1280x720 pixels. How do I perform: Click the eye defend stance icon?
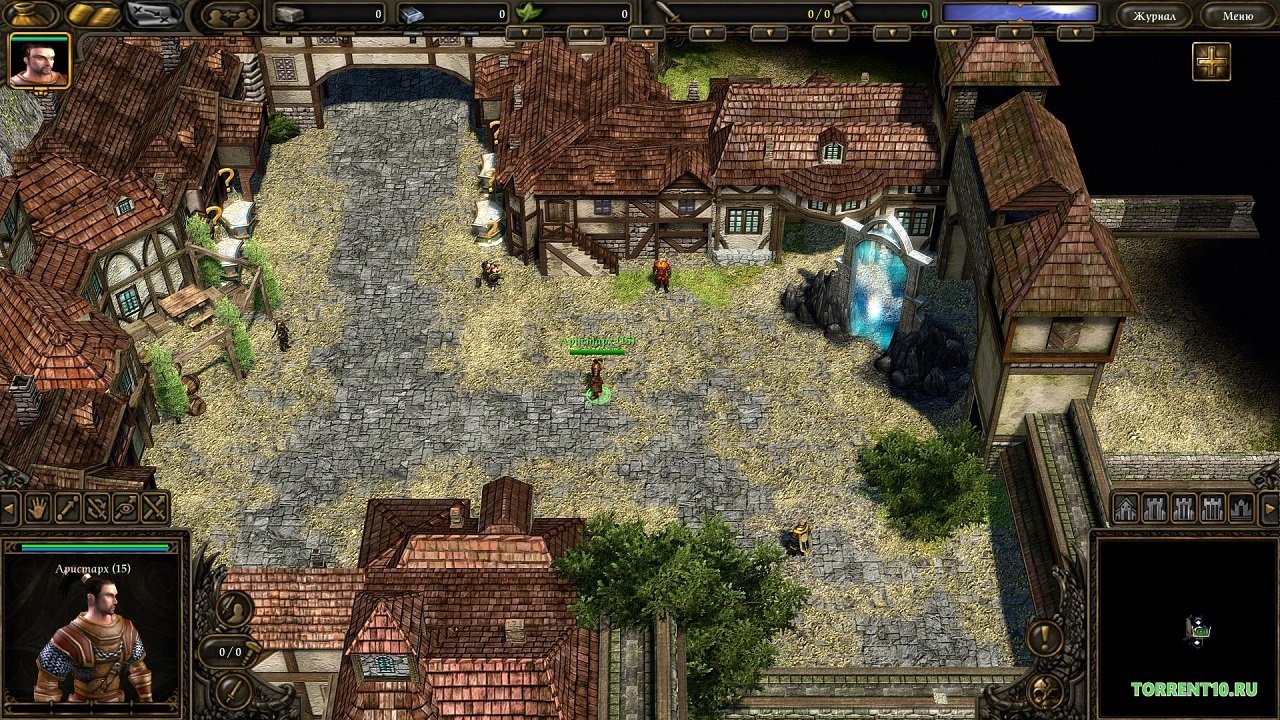coord(124,507)
